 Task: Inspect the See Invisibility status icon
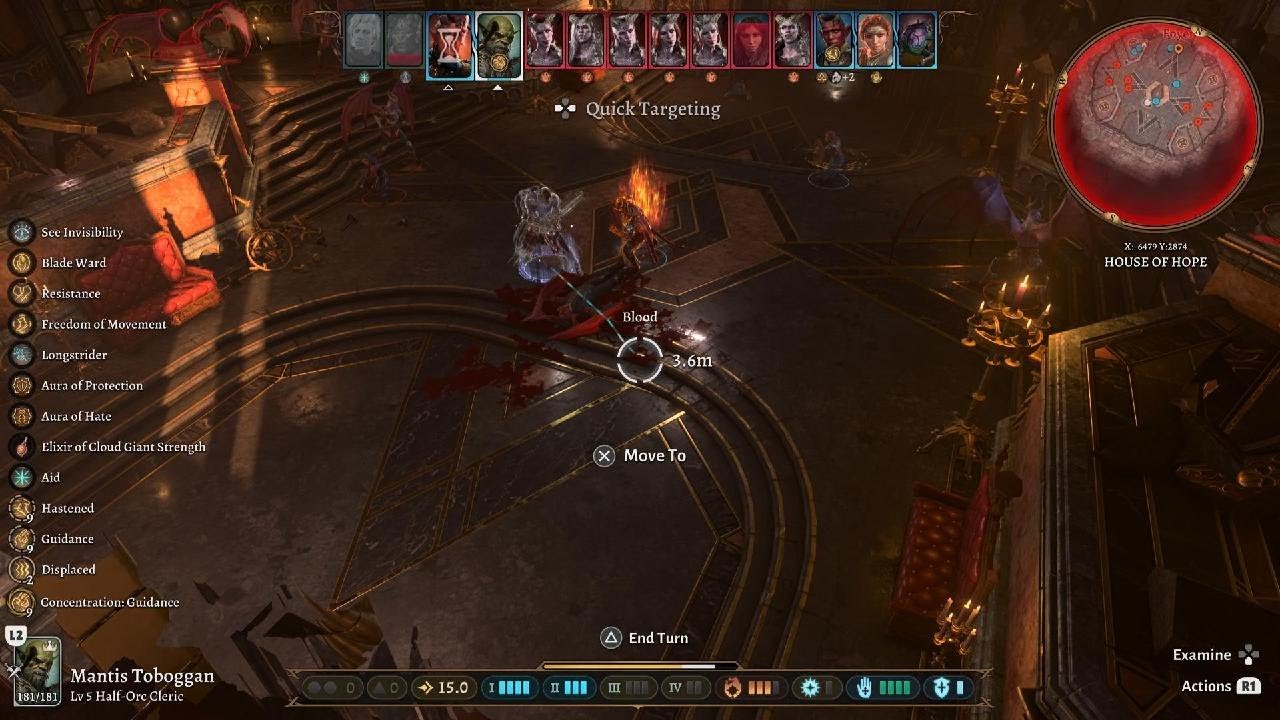coord(22,232)
